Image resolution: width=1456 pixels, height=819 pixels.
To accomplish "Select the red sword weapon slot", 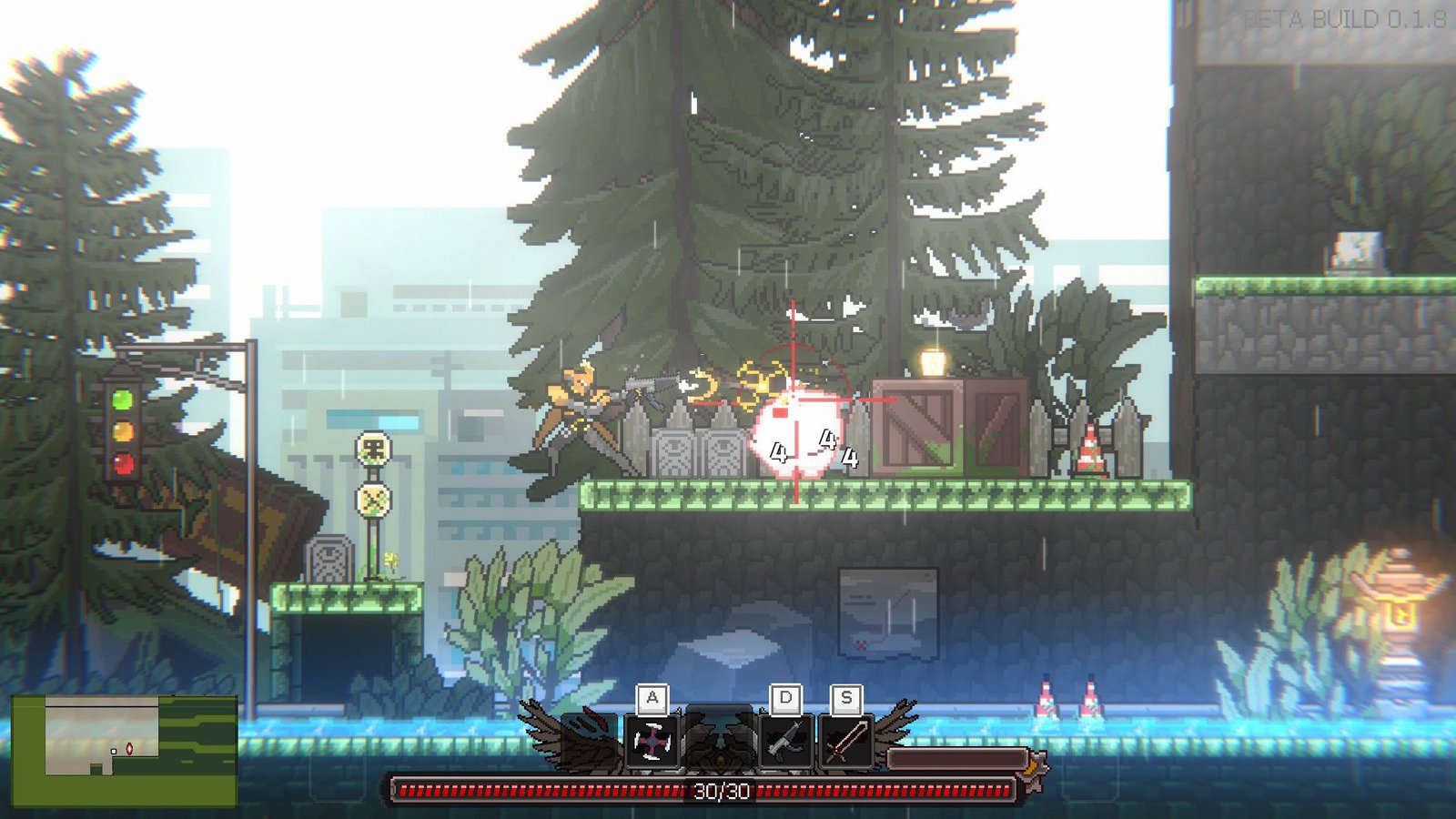I will [846, 743].
